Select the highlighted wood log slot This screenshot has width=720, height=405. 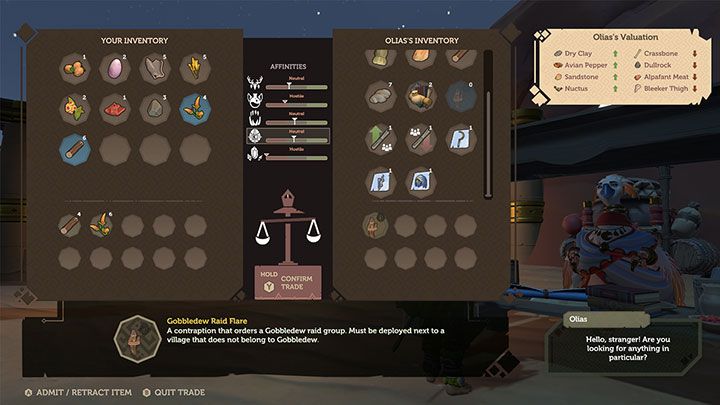coord(75,149)
